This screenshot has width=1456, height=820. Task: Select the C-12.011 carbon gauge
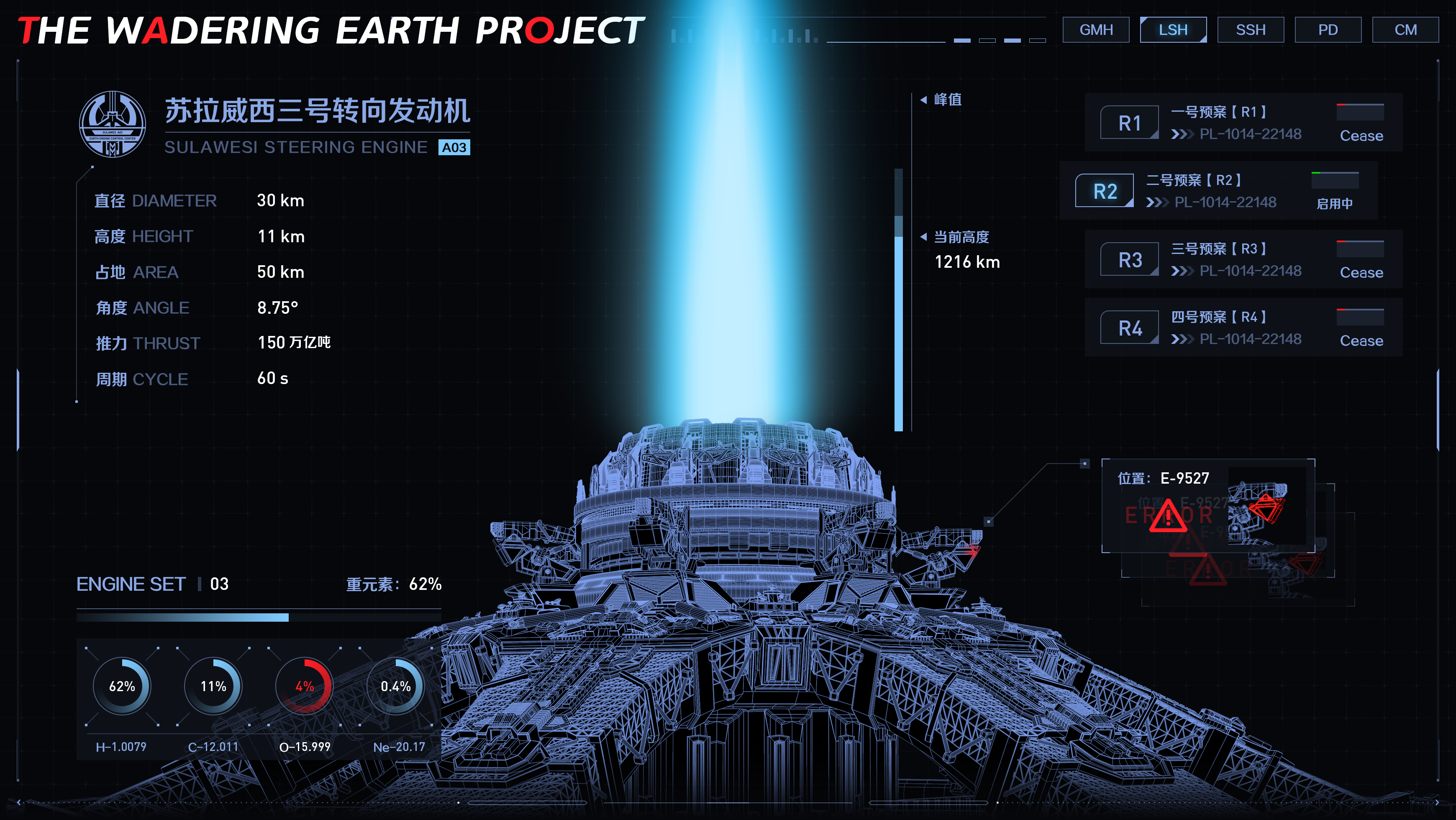pyautogui.click(x=213, y=686)
